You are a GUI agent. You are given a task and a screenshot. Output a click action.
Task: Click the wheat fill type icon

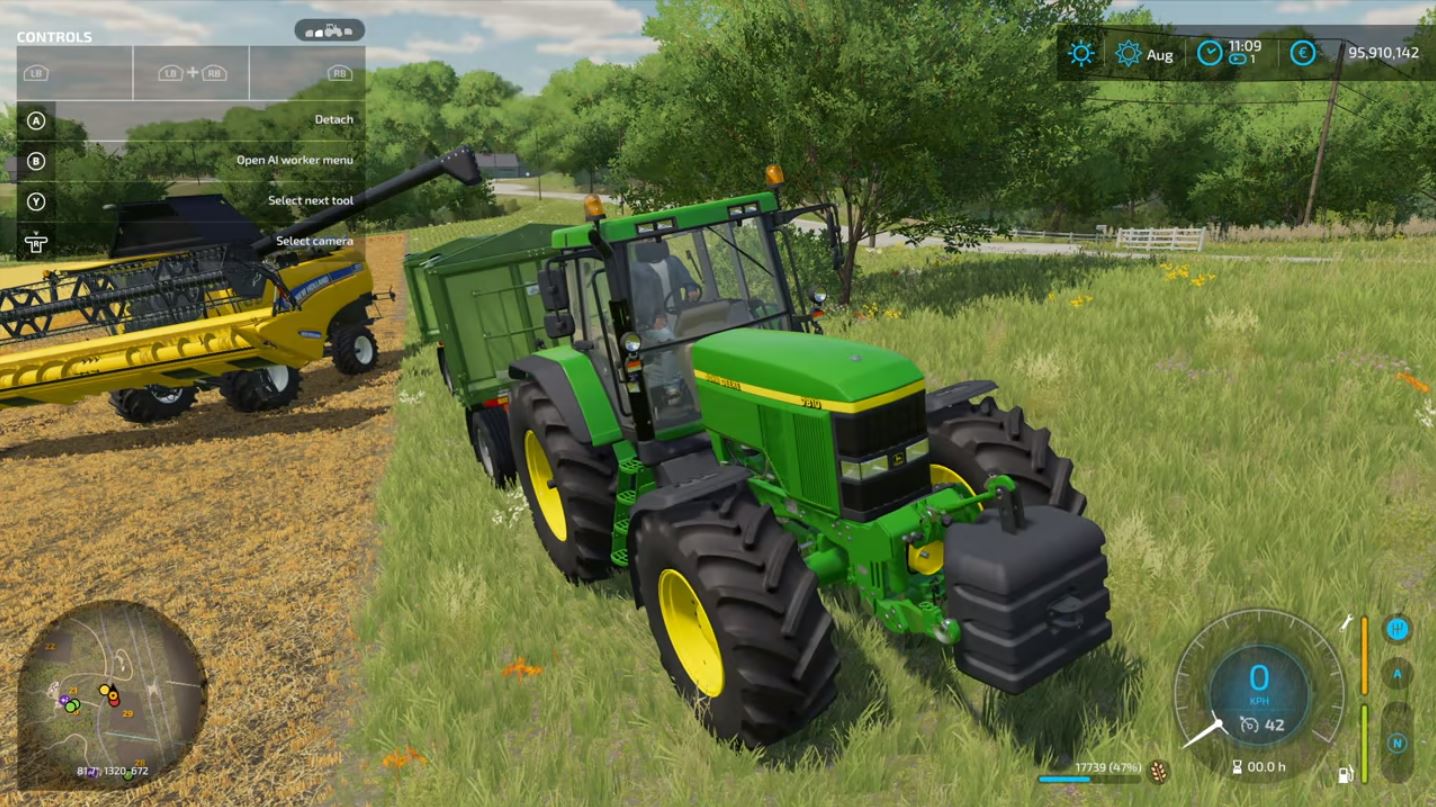click(1159, 771)
